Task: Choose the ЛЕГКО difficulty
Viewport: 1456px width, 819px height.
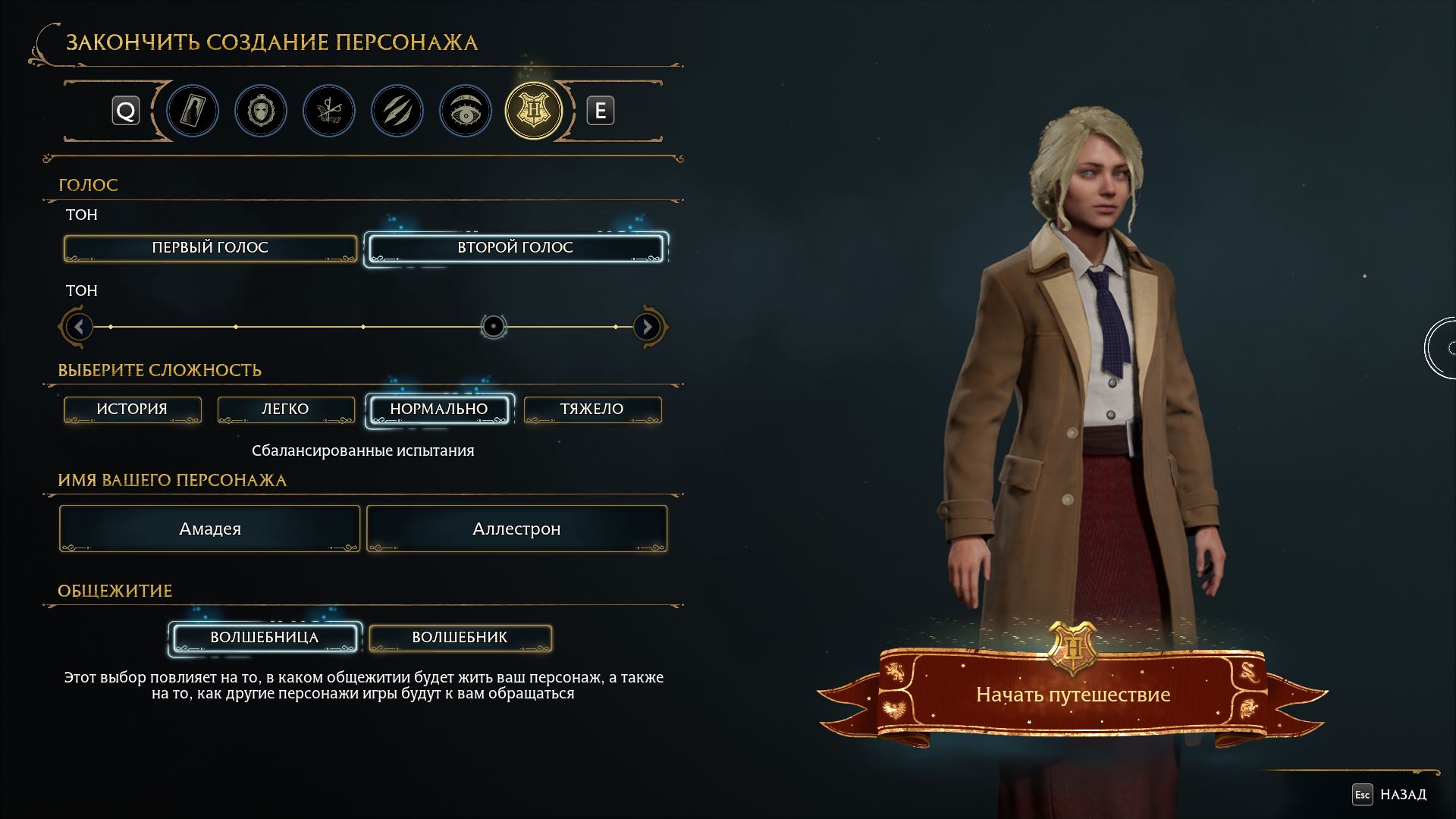Action: point(285,409)
